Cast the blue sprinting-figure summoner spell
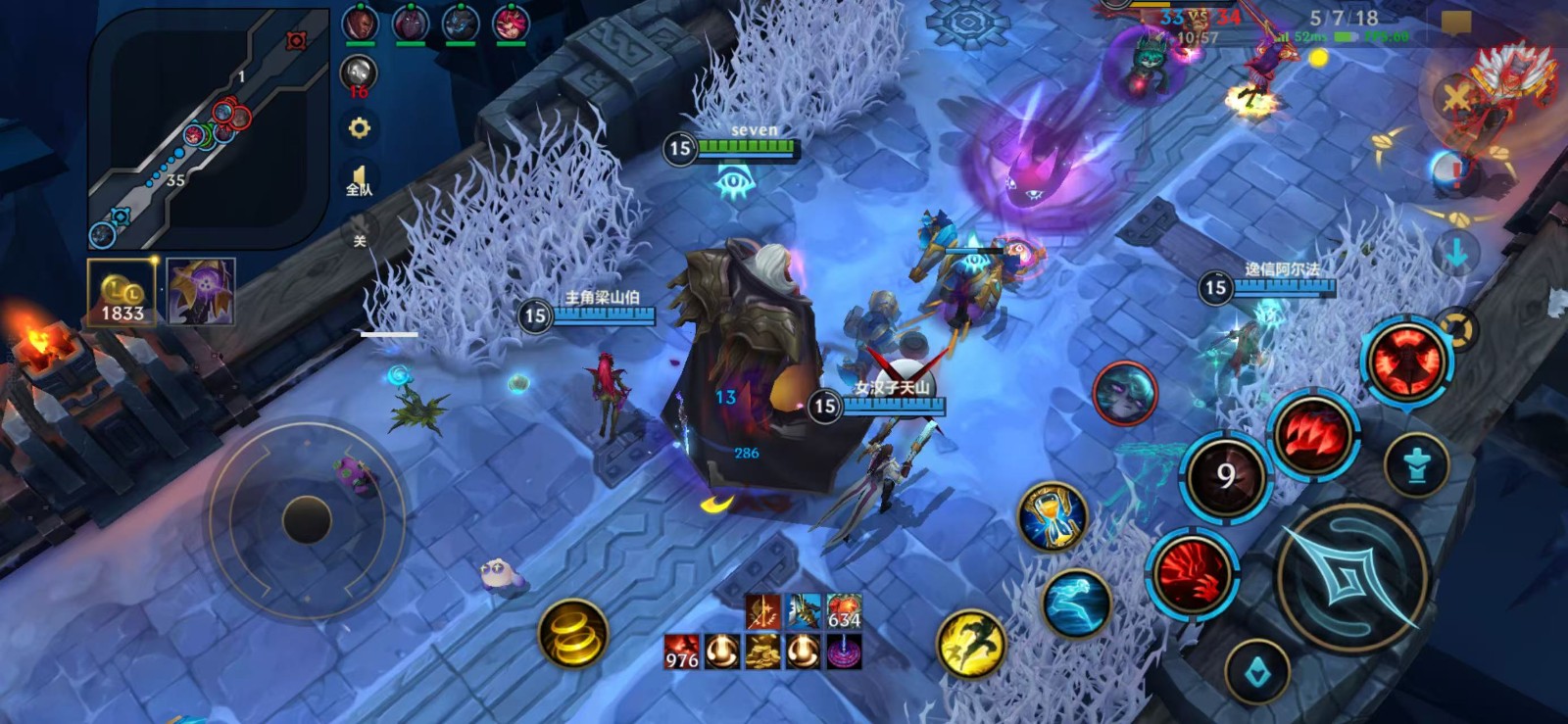Viewport: 1568px width, 724px height. (1076, 603)
